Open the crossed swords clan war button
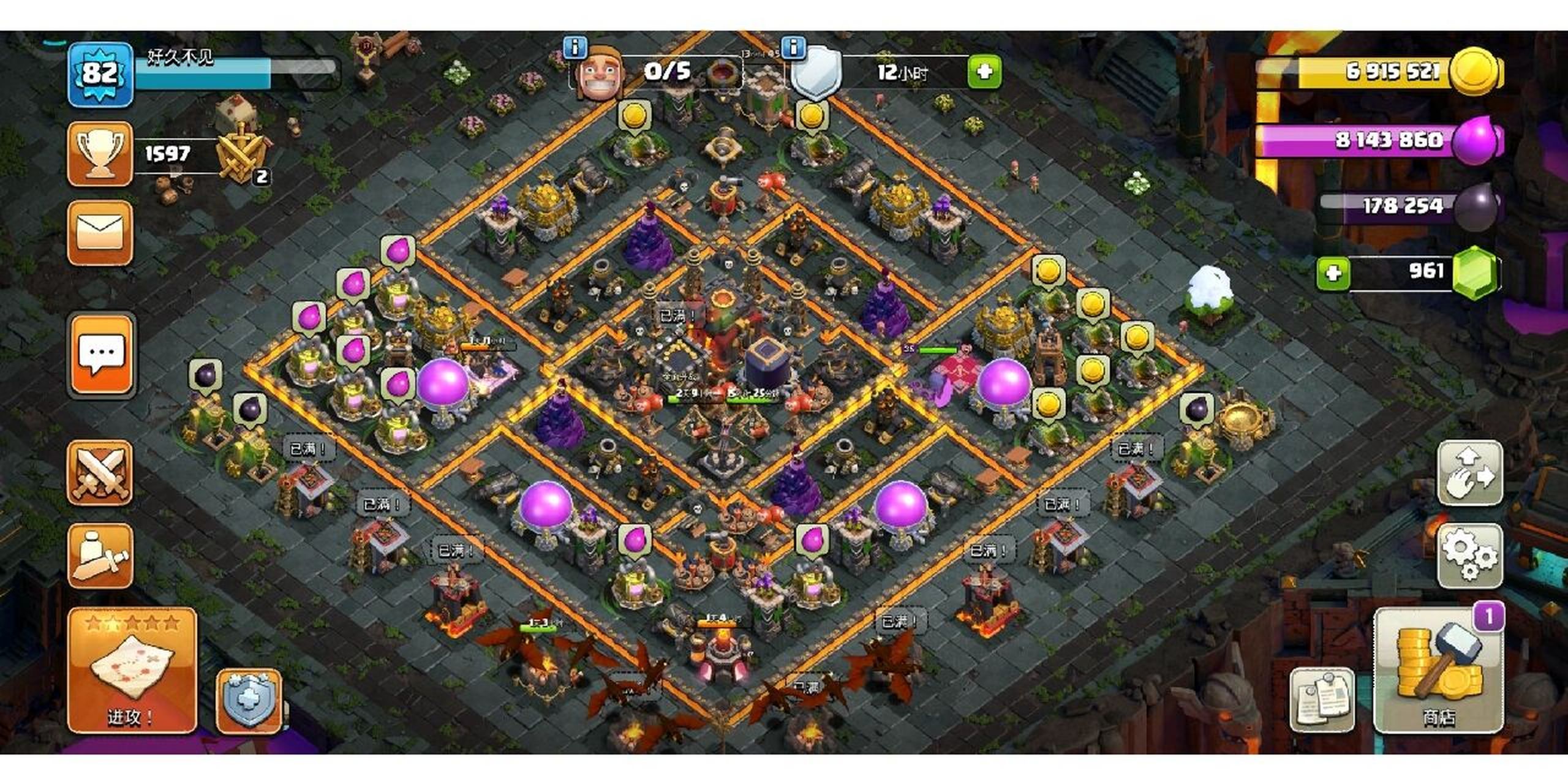This screenshot has height=784, width=1568. 100,473
